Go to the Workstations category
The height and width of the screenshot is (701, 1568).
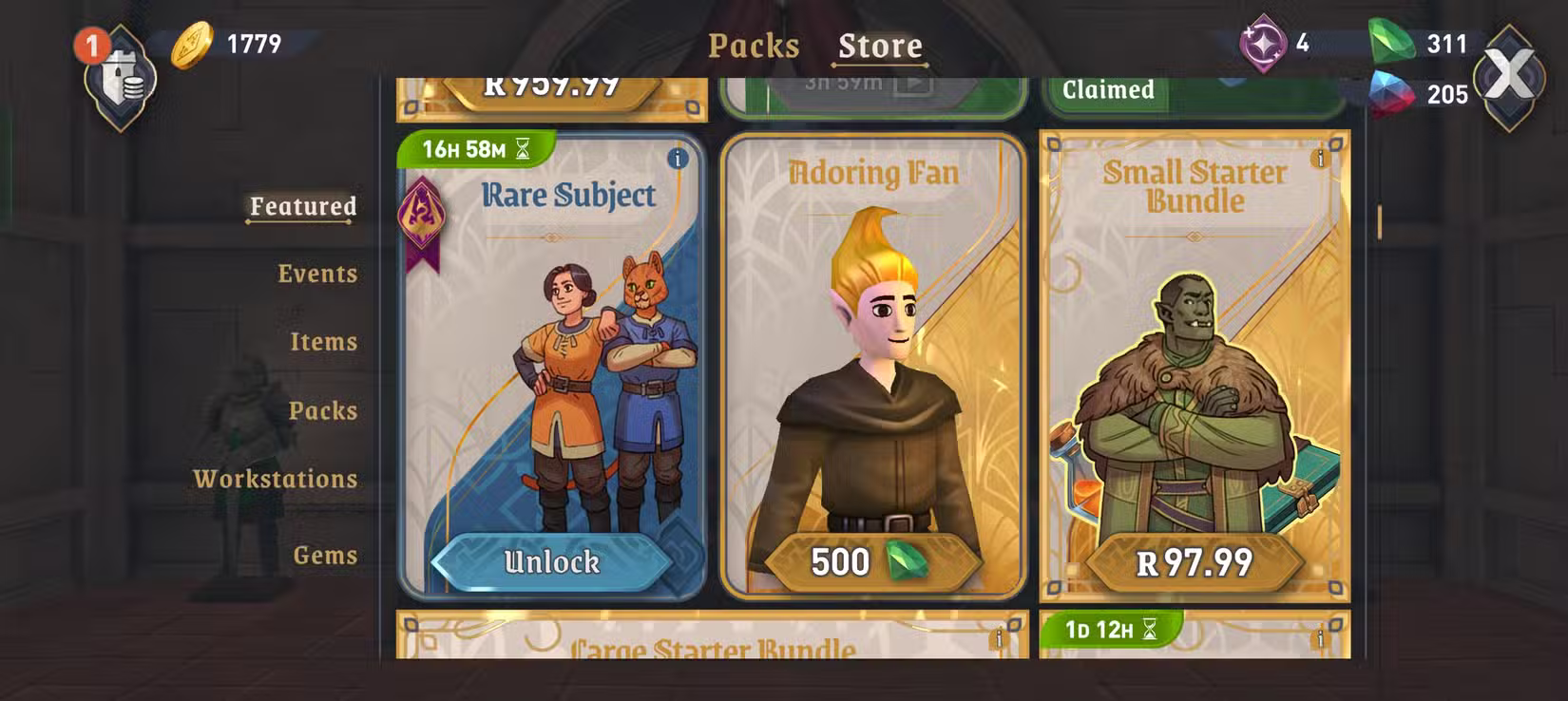[276, 479]
